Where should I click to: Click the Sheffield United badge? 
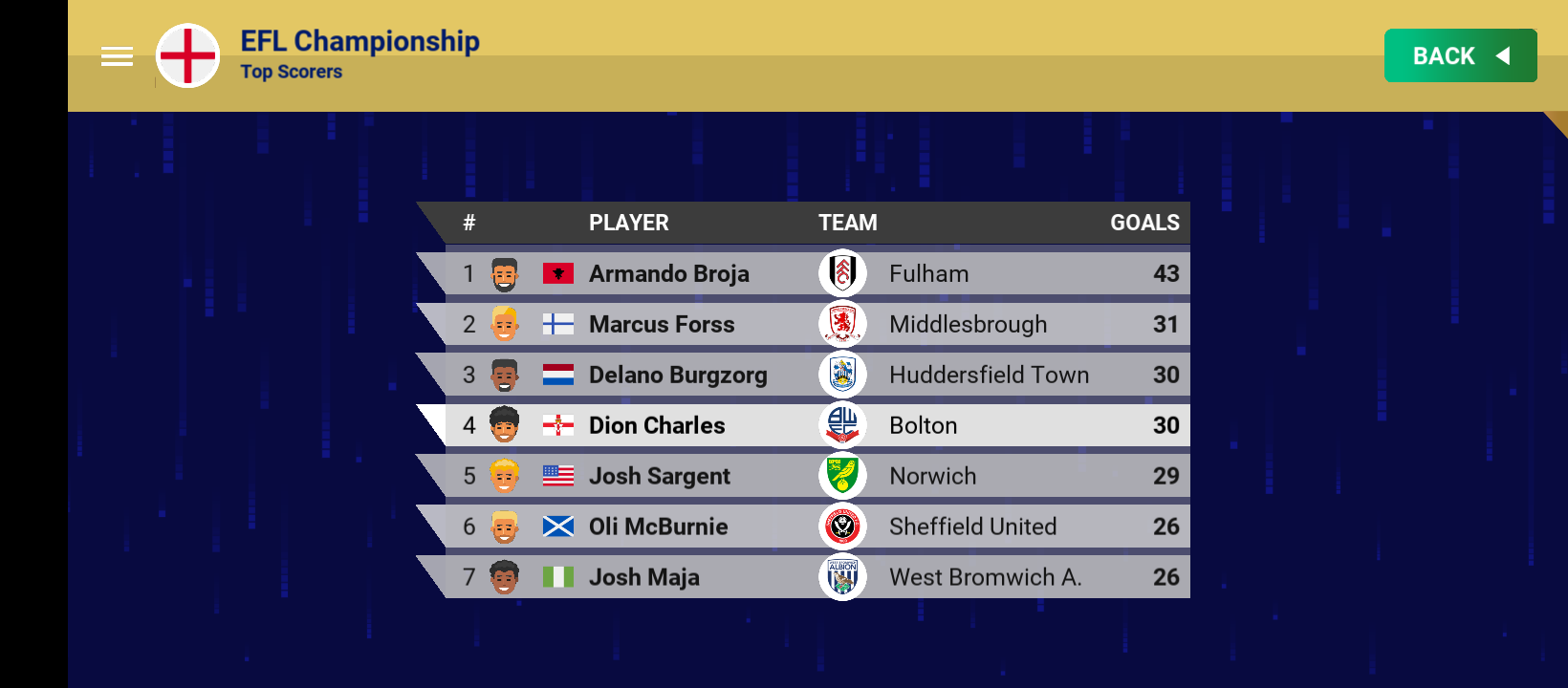842,527
